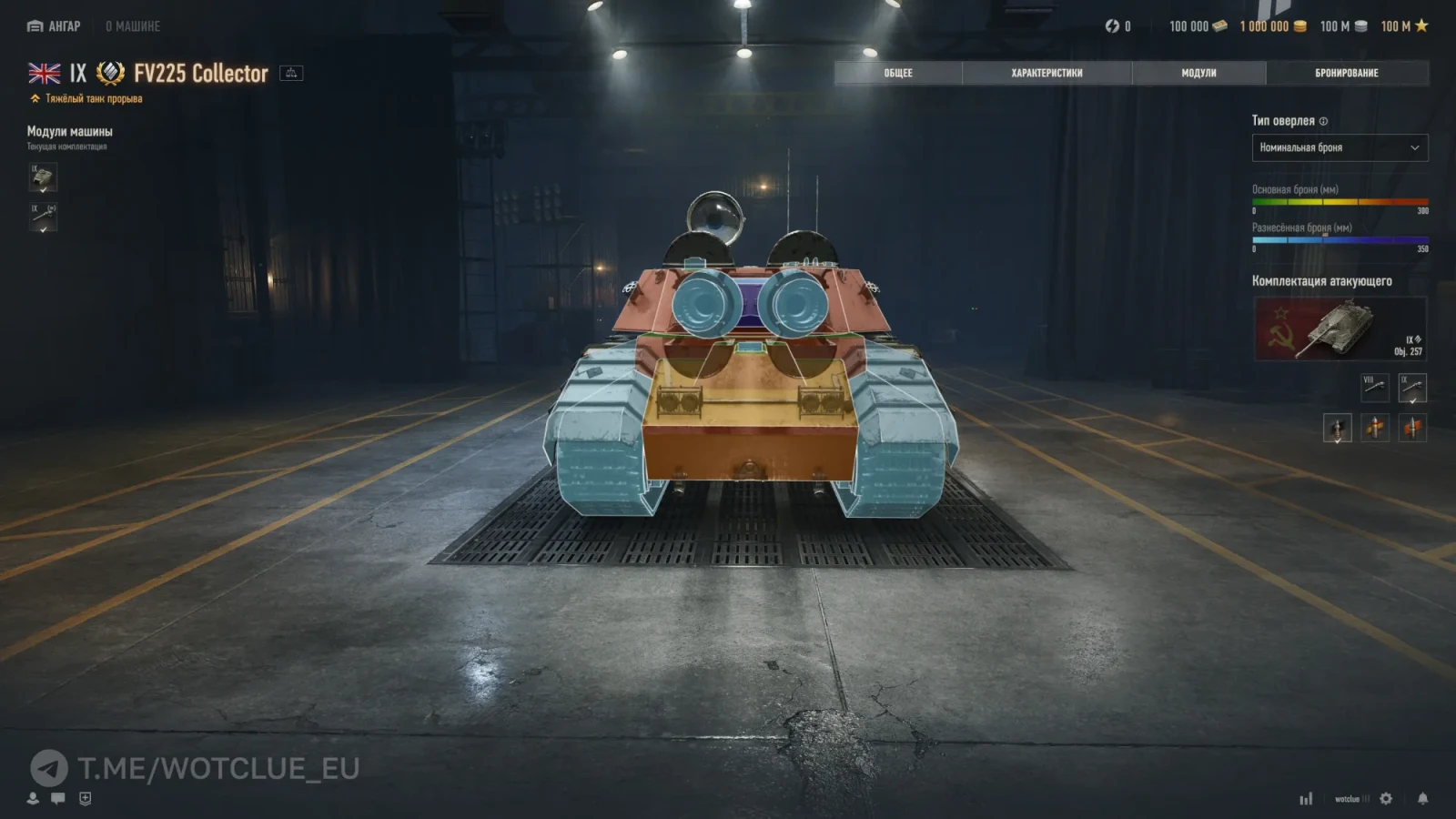Pick the rightmost shell with orange background
Screen dimensions: 1456x819
tap(1412, 428)
